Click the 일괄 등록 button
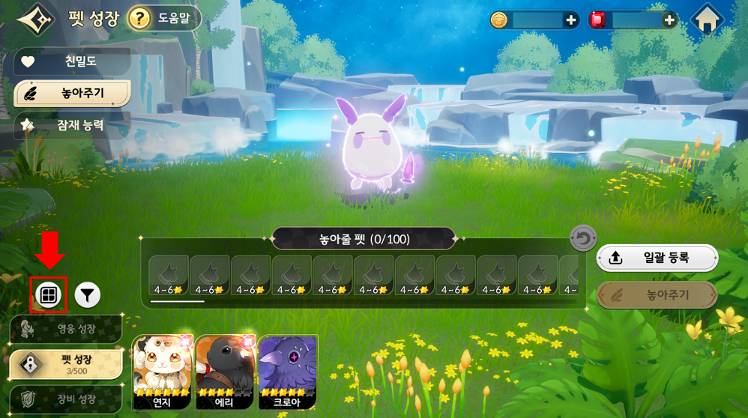The width and height of the screenshot is (748, 418). (x=657, y=258)
